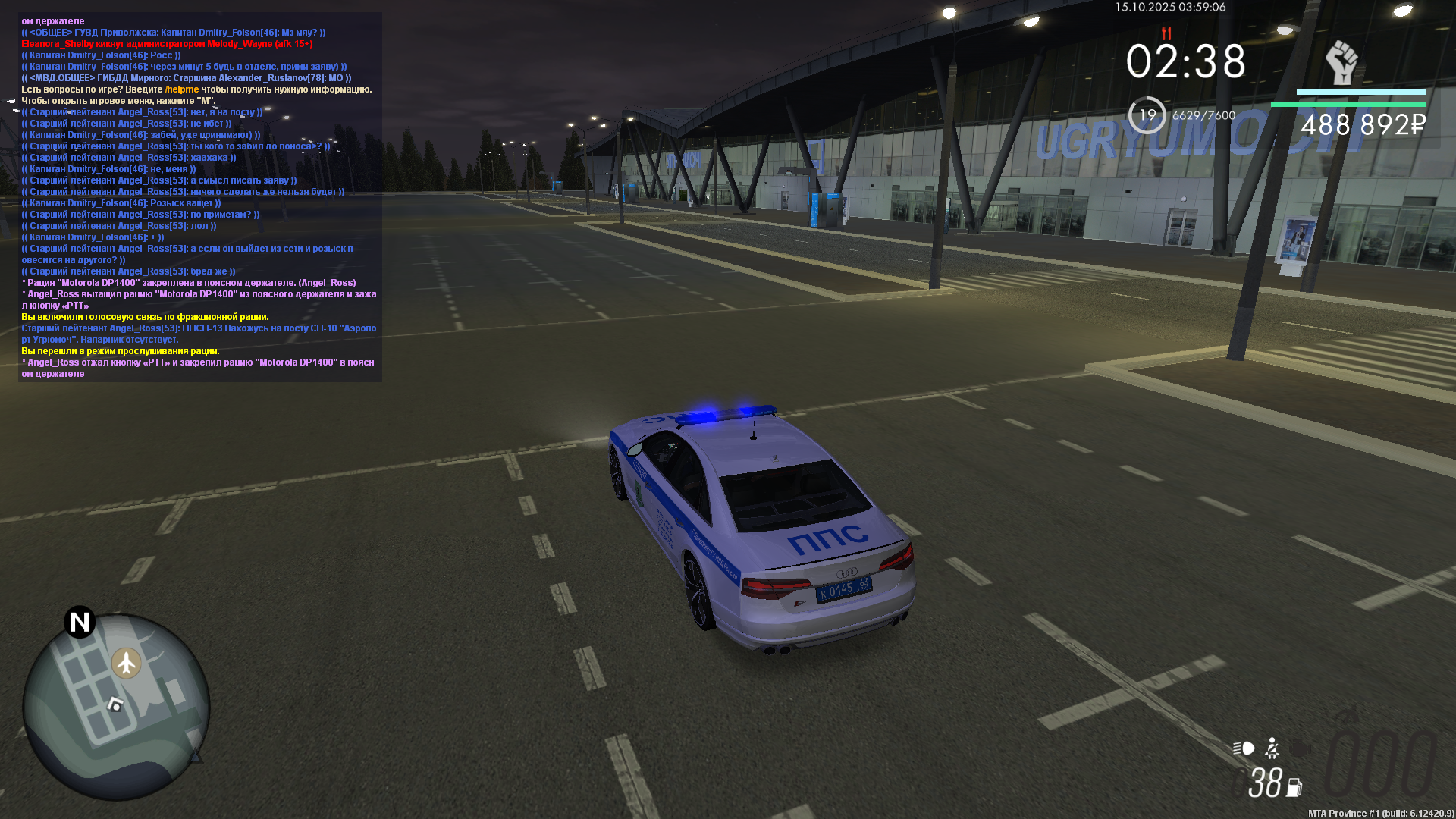Image resolution: width=1456 pixels, height=819 pixels.
Task: Click the fork and knife hunger icon
Action: click(1166, 33)
